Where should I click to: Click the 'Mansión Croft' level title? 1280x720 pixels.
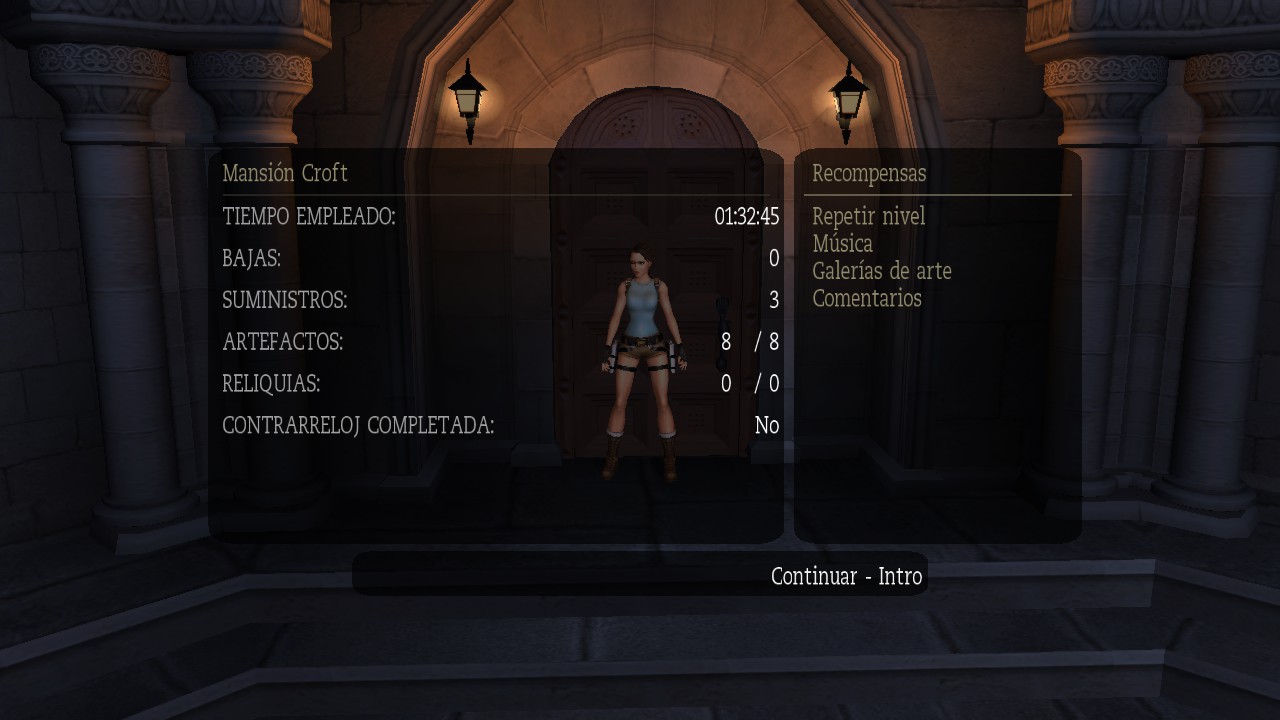tap(285, 173)
